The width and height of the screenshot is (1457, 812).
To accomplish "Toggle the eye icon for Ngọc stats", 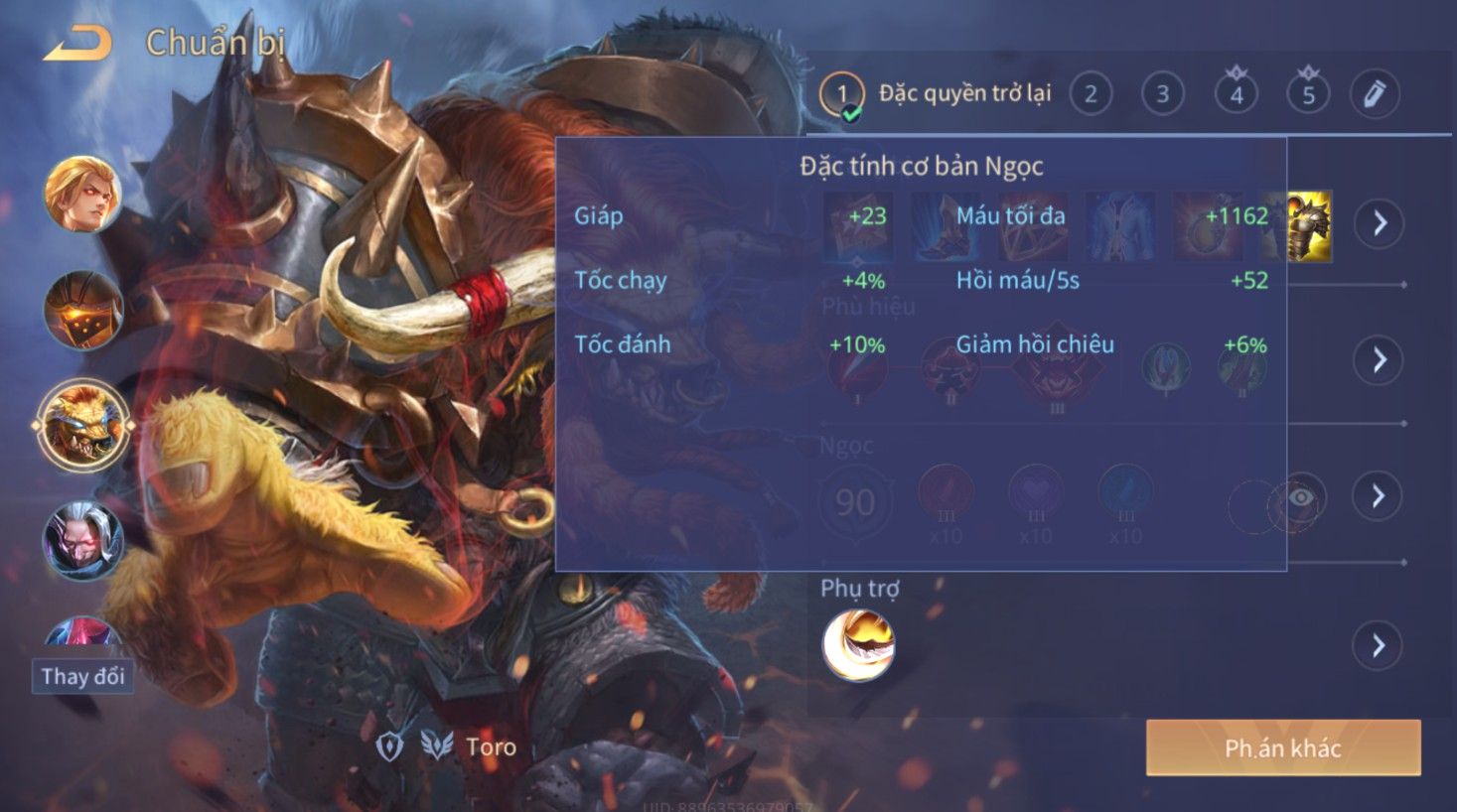I will (1300, 497).
